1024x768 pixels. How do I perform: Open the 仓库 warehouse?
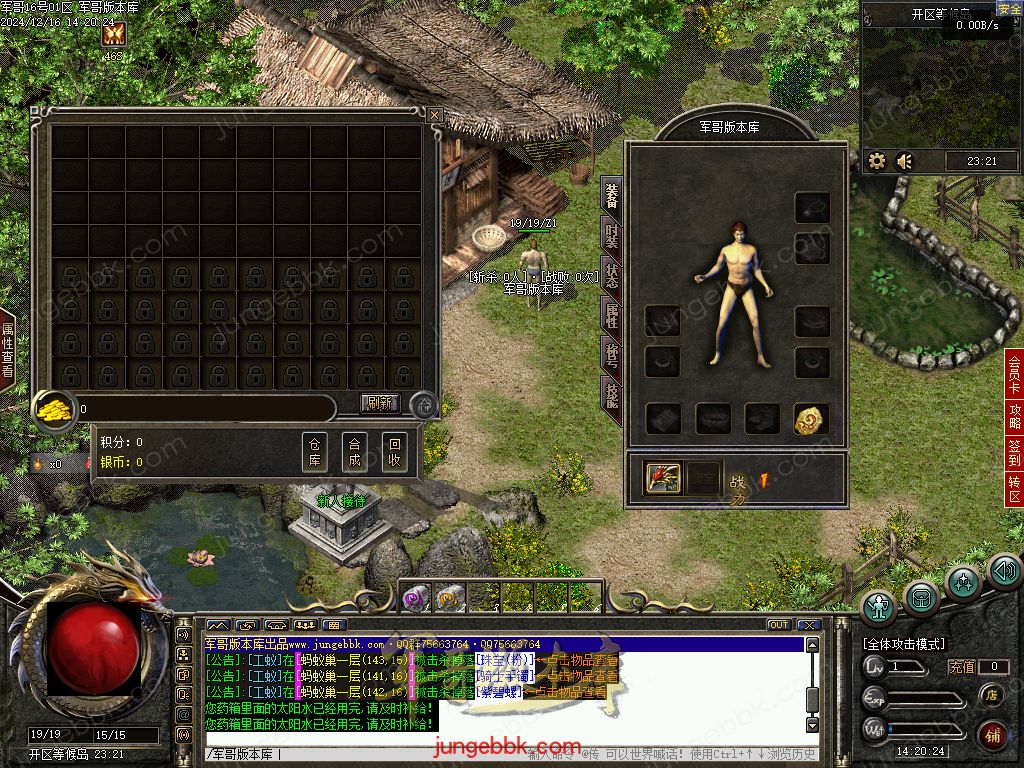(315, 453)
